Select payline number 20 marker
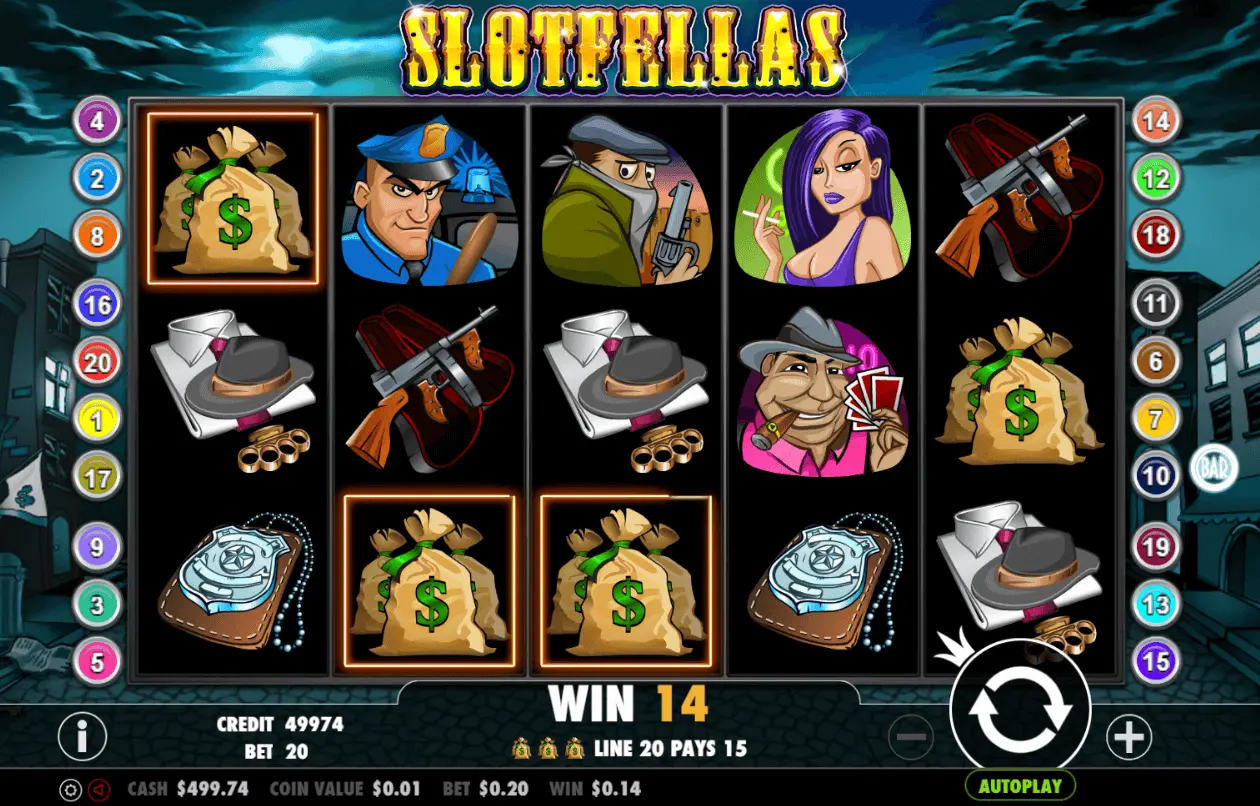 pos(98,361)
